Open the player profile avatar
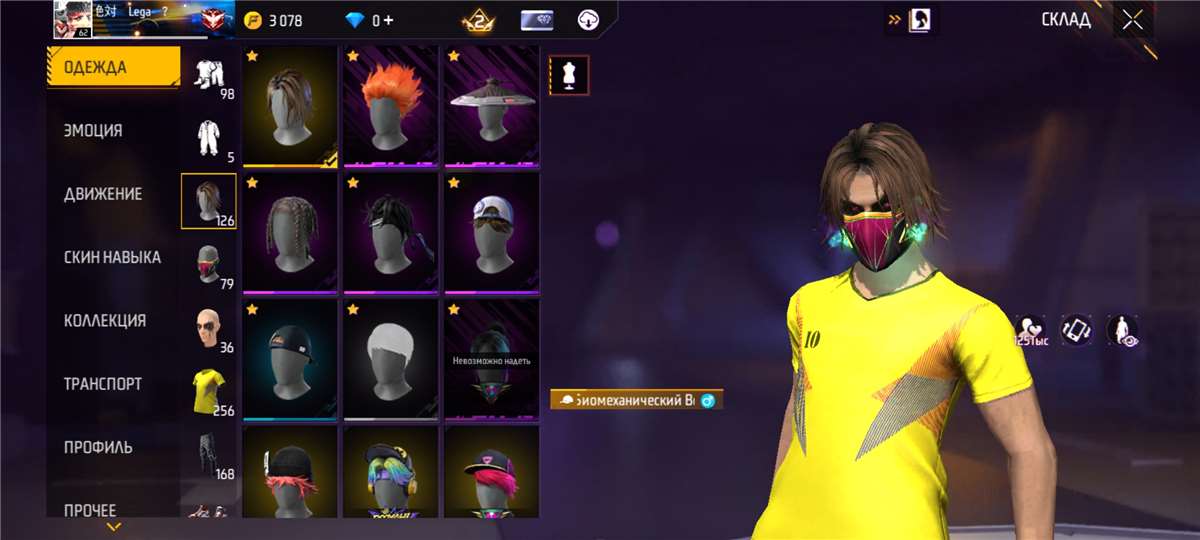 [x=72, y=20]
